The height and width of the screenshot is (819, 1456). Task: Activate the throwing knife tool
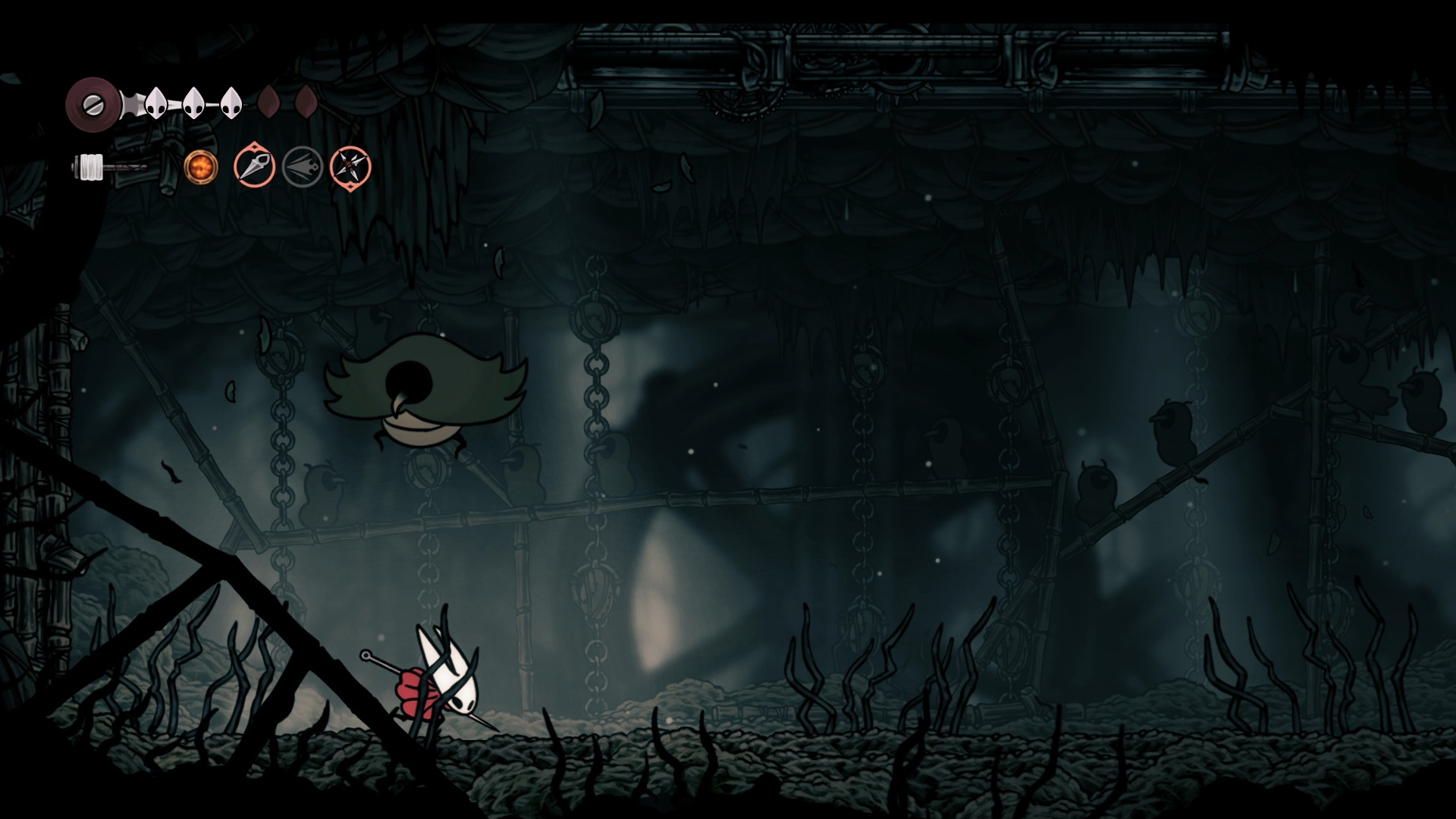(254, 167)
